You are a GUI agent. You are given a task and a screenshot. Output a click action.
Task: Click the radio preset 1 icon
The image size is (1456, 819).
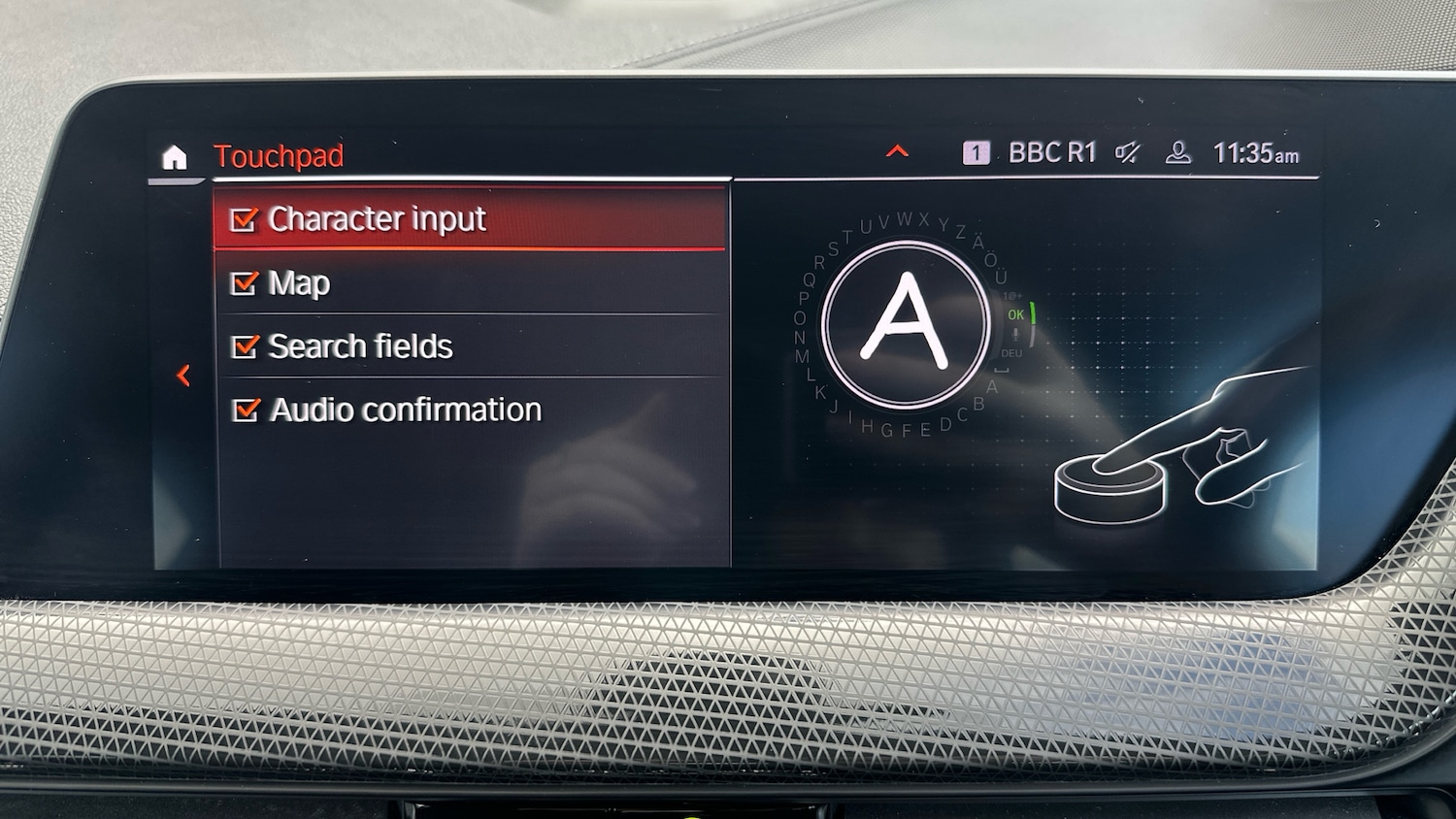click(976, 151)
